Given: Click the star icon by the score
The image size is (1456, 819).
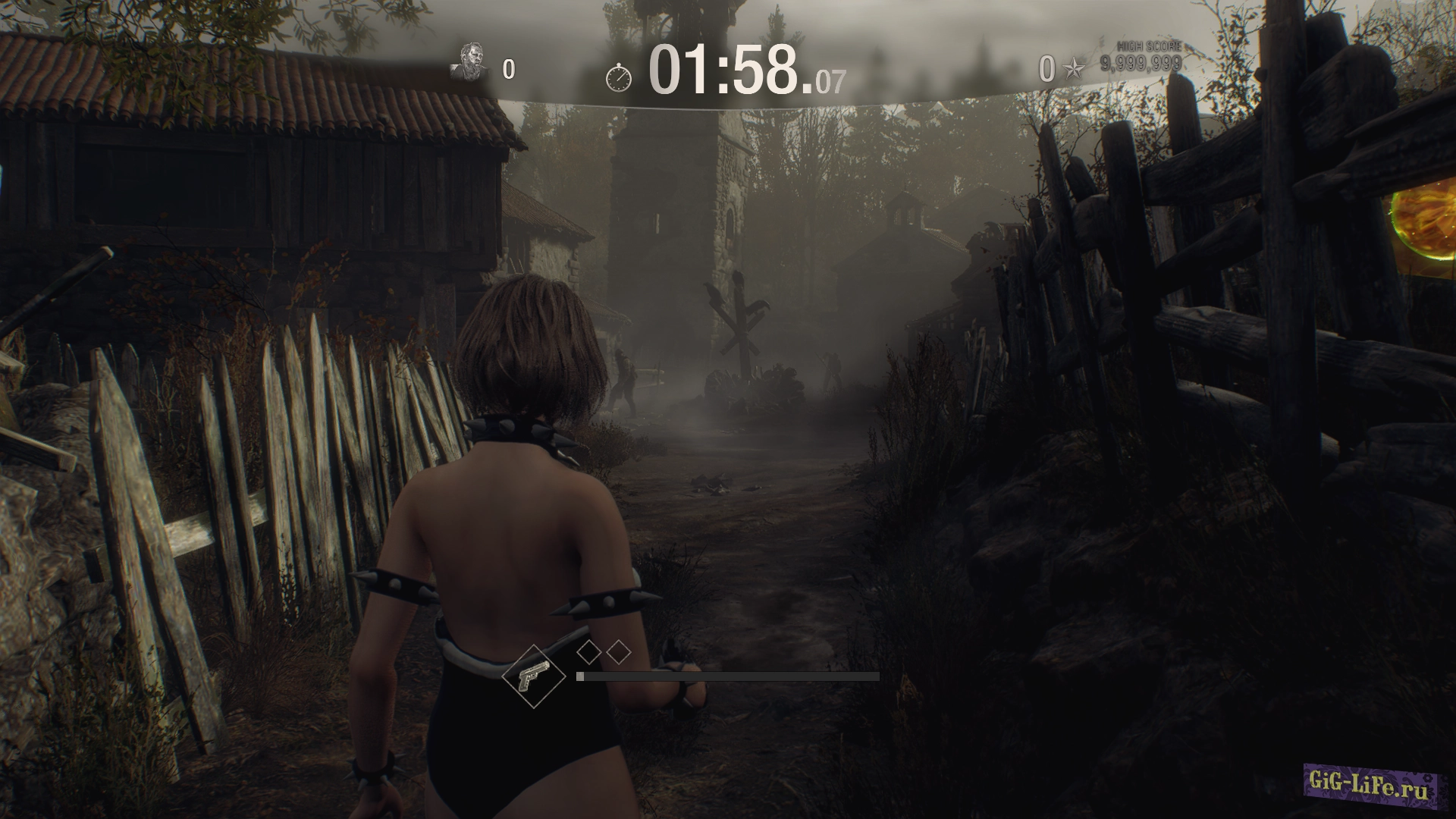Looking at the screenshot, I should 1074,70.
